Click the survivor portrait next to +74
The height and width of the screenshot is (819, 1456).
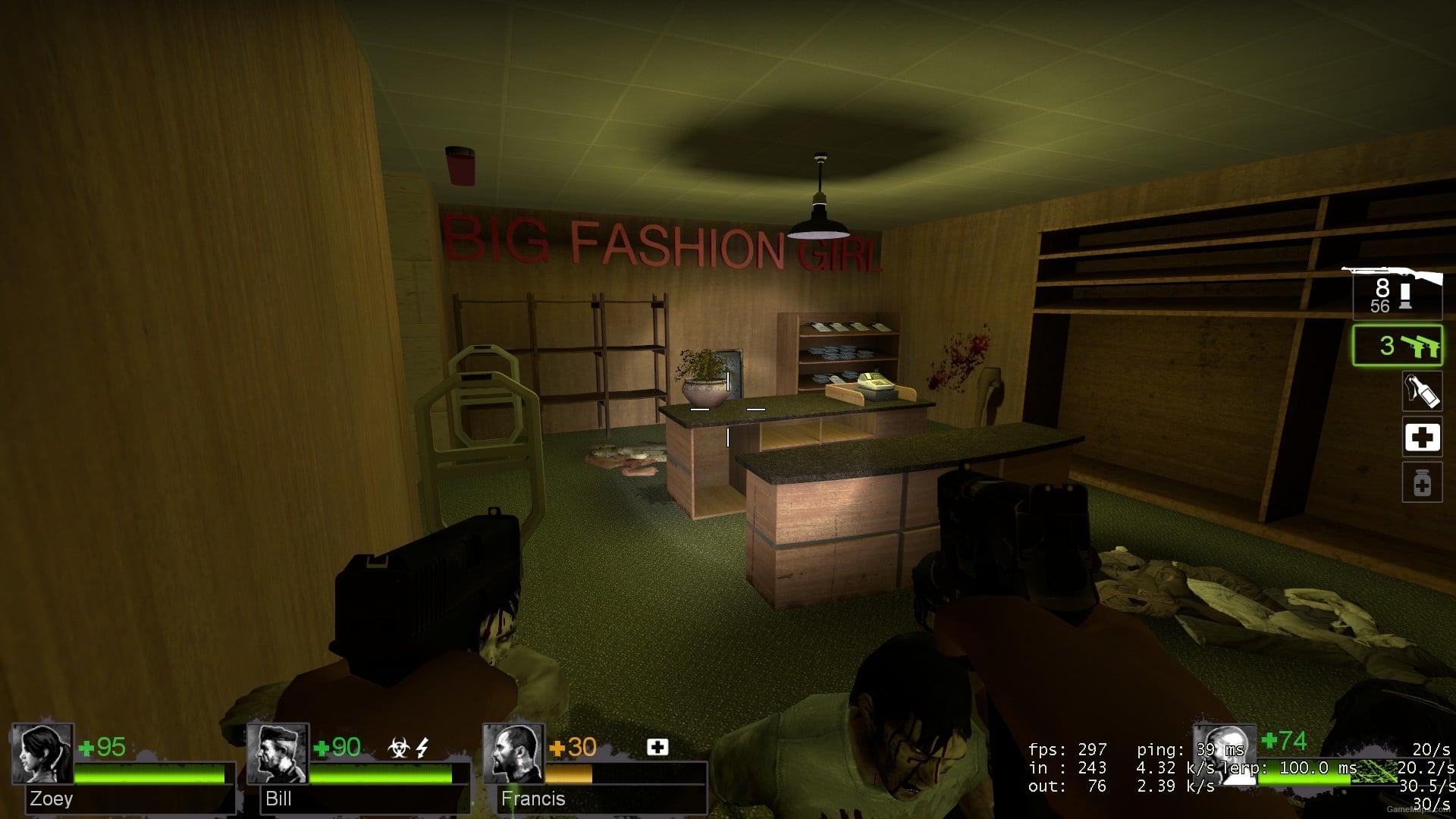(x=1223, y=755)
